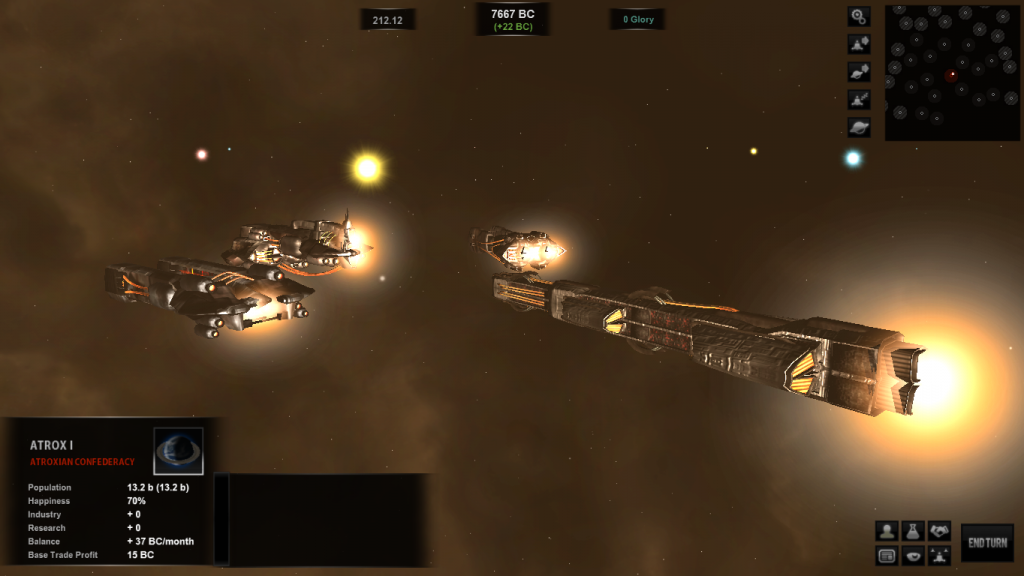The height and width of the screenshot is (576, 1024).
Task: Open the diplomacy handshake screen
Action: pos(939,531)
